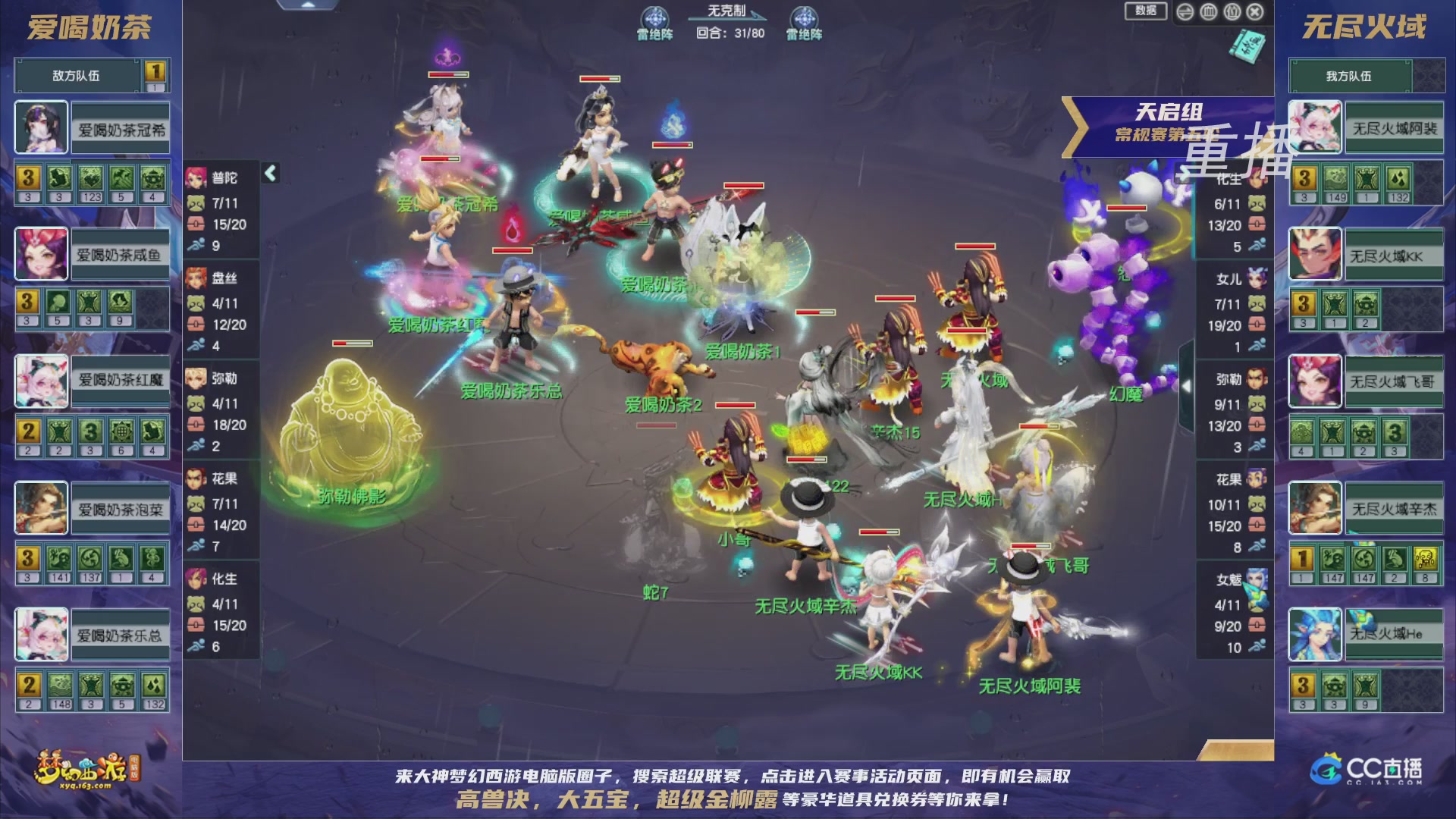The width and height of the screenshot is (1456, 819).
Task: Collapse the left unit stats panel via its chevron
Action: coord(269,173)
